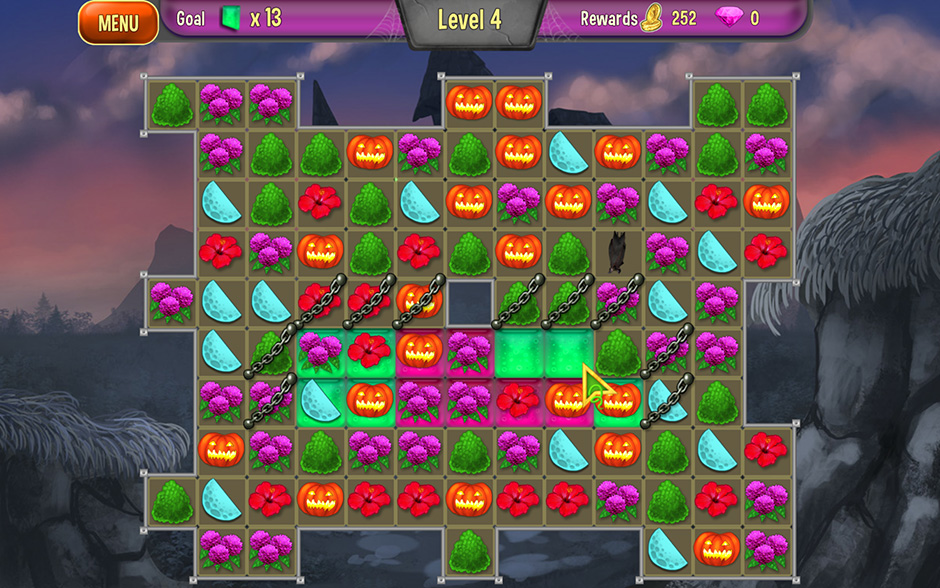
Task: Select the black bat tile
Action: pyautogui.click(x=617, y=250)
